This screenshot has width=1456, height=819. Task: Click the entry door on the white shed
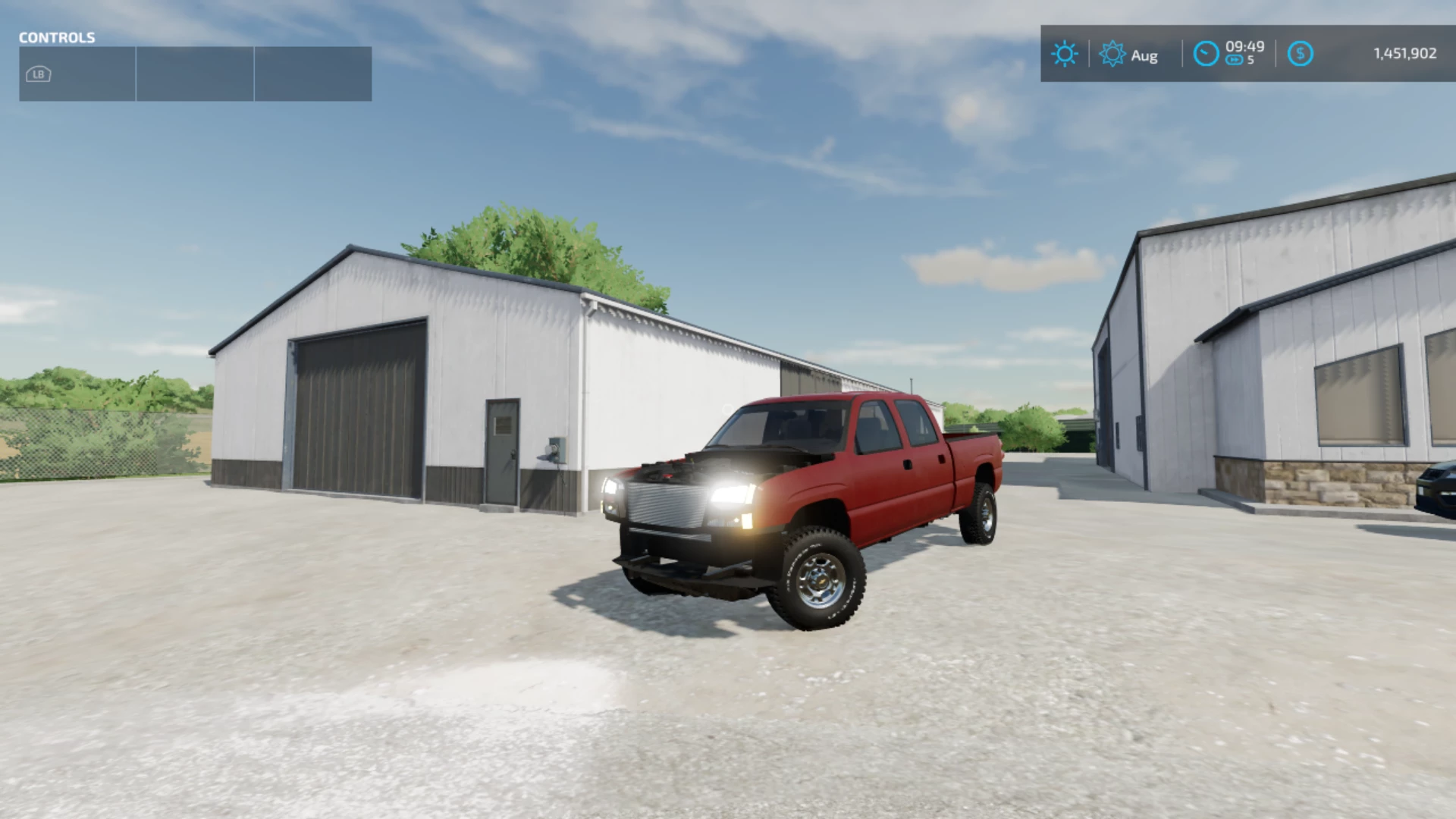(504, 450)
